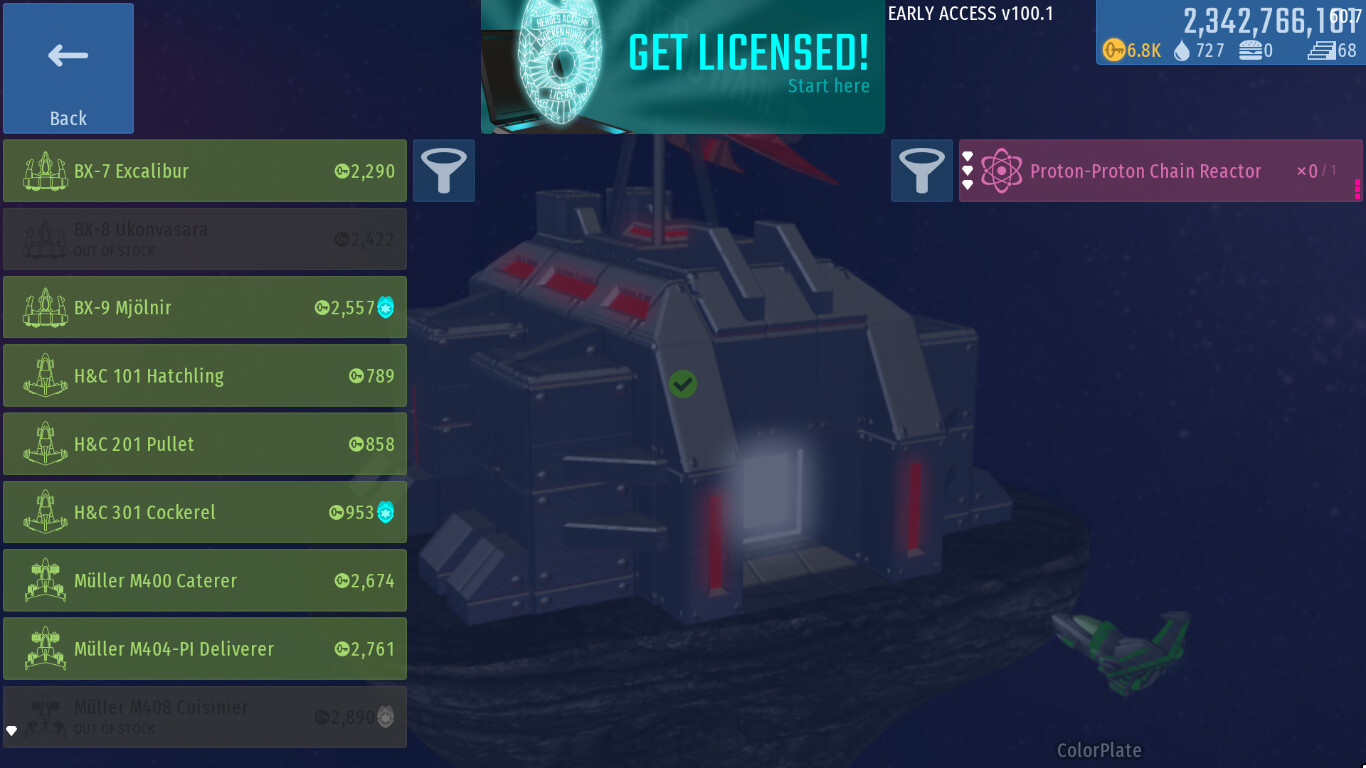Choose the H&C 301 Cockerel ship
This screenshot has width=1366, height=768.
(x=205, y=512)
